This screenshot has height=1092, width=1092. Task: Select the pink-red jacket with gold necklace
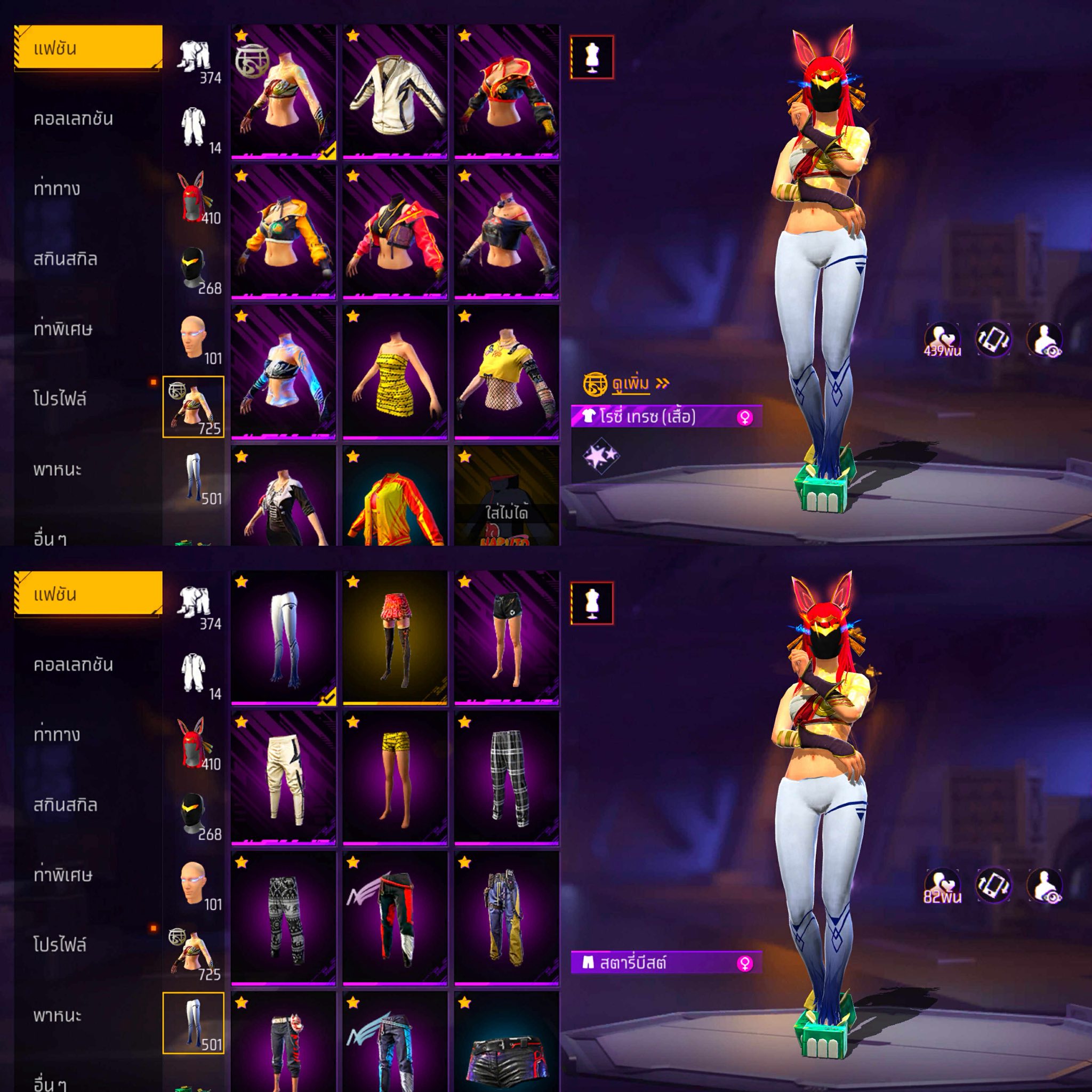[395, 232]
